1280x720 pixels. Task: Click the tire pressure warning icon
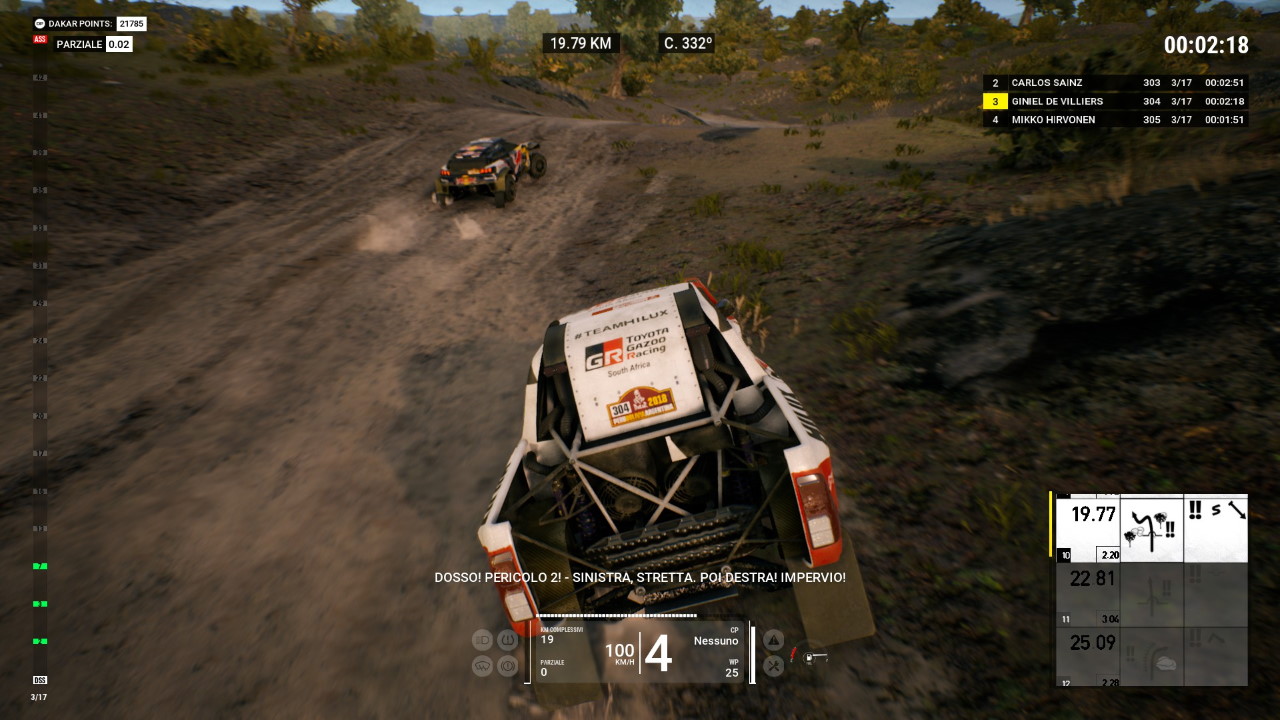507,640
